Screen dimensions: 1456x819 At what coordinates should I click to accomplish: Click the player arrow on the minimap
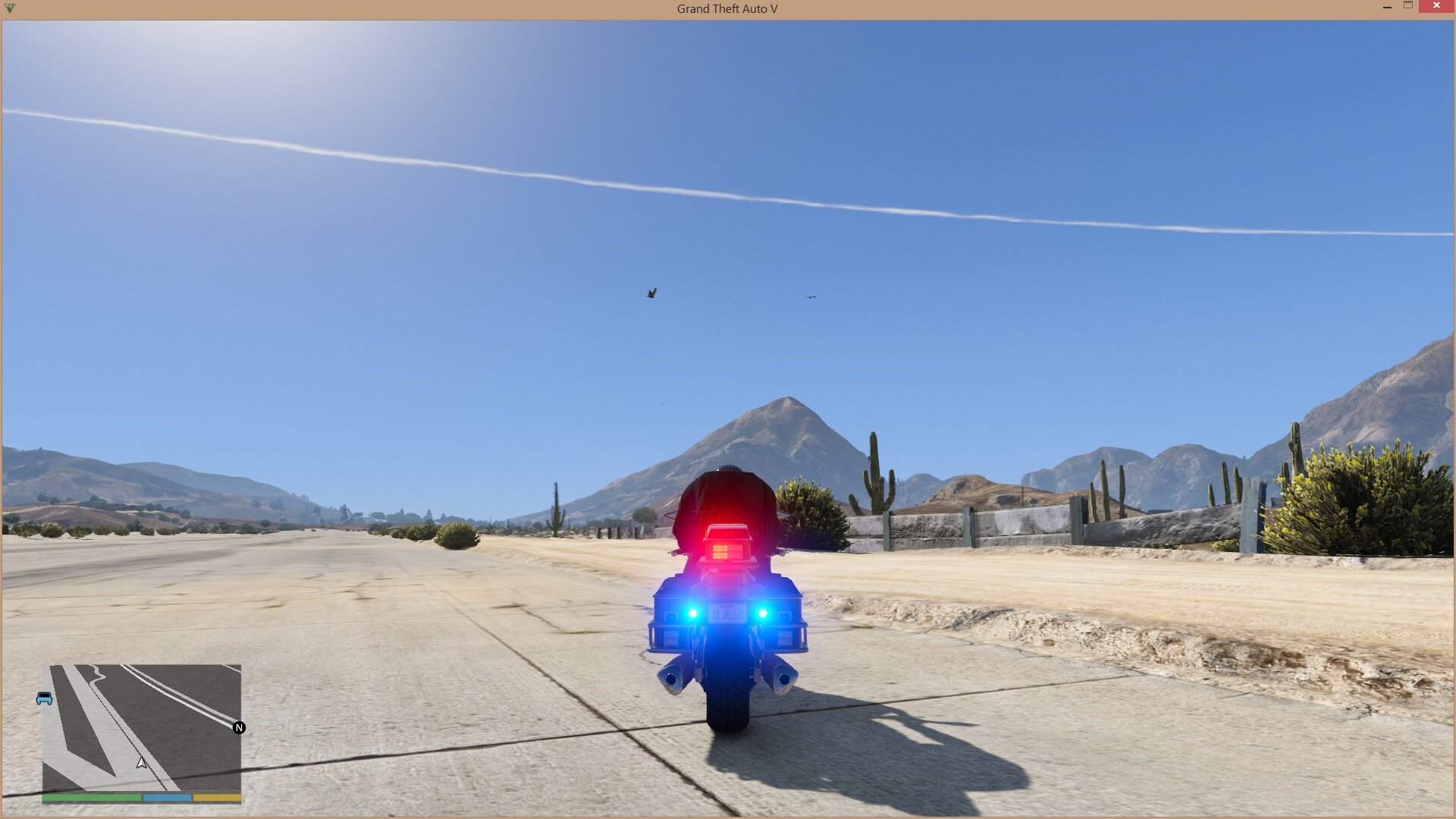pyautogui.click(x=142, y=762)
